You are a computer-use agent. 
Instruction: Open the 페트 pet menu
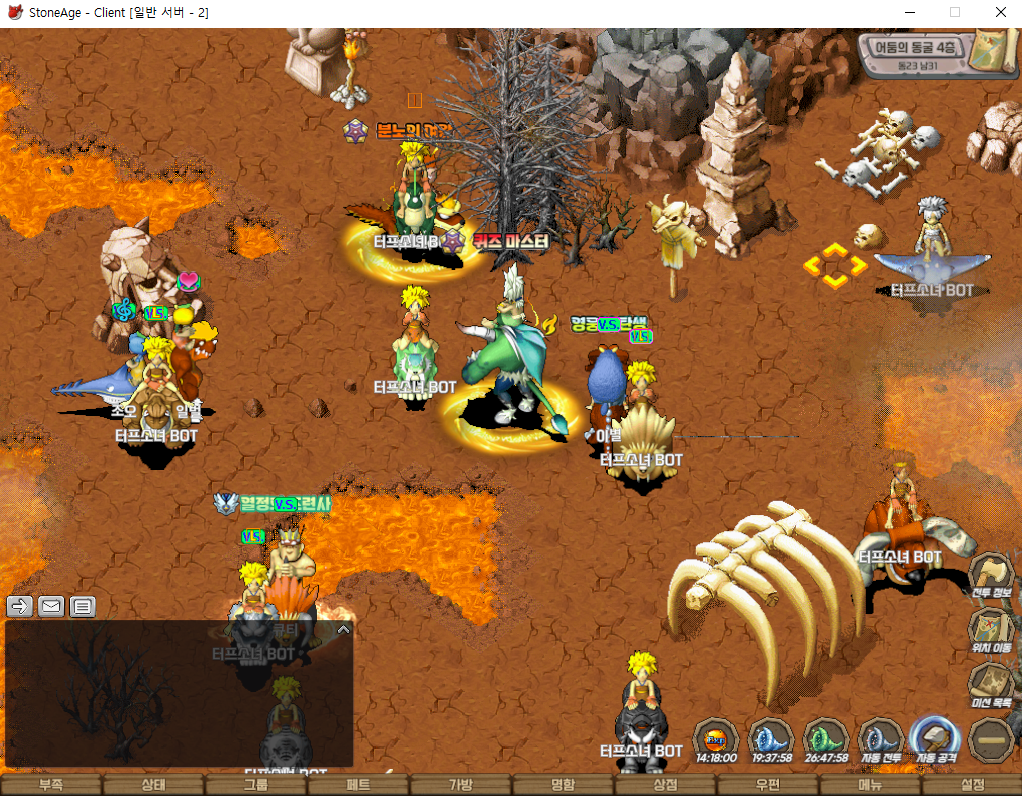[358, 785]
